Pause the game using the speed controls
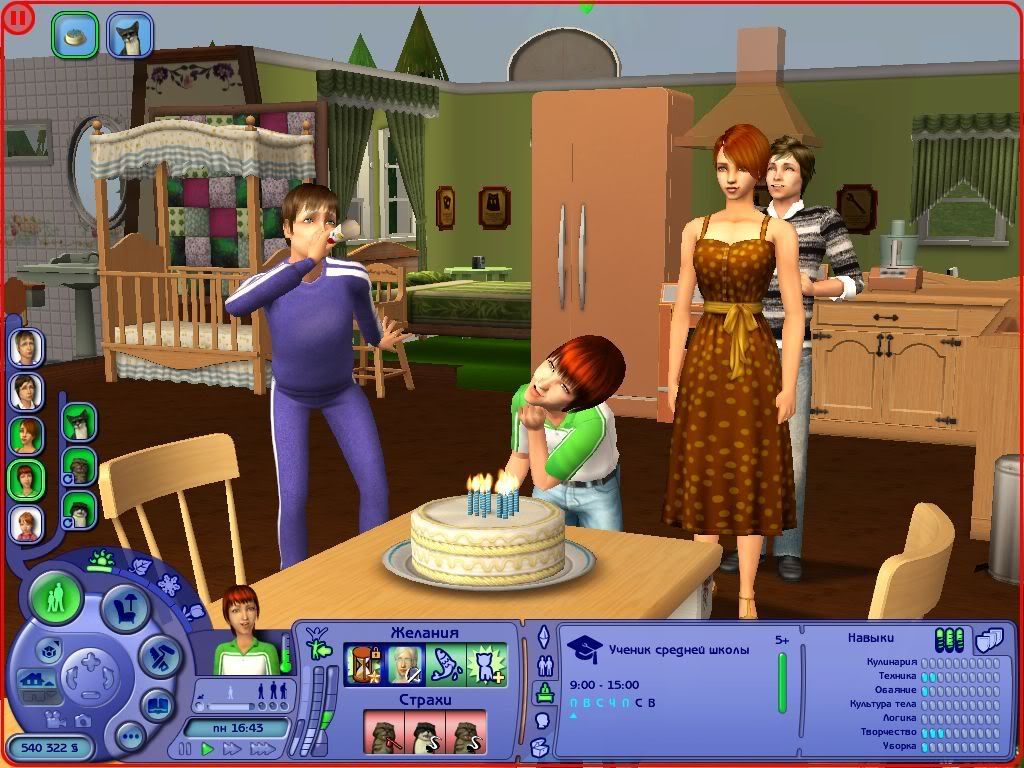1024x768 pixels. coord(183,748)
